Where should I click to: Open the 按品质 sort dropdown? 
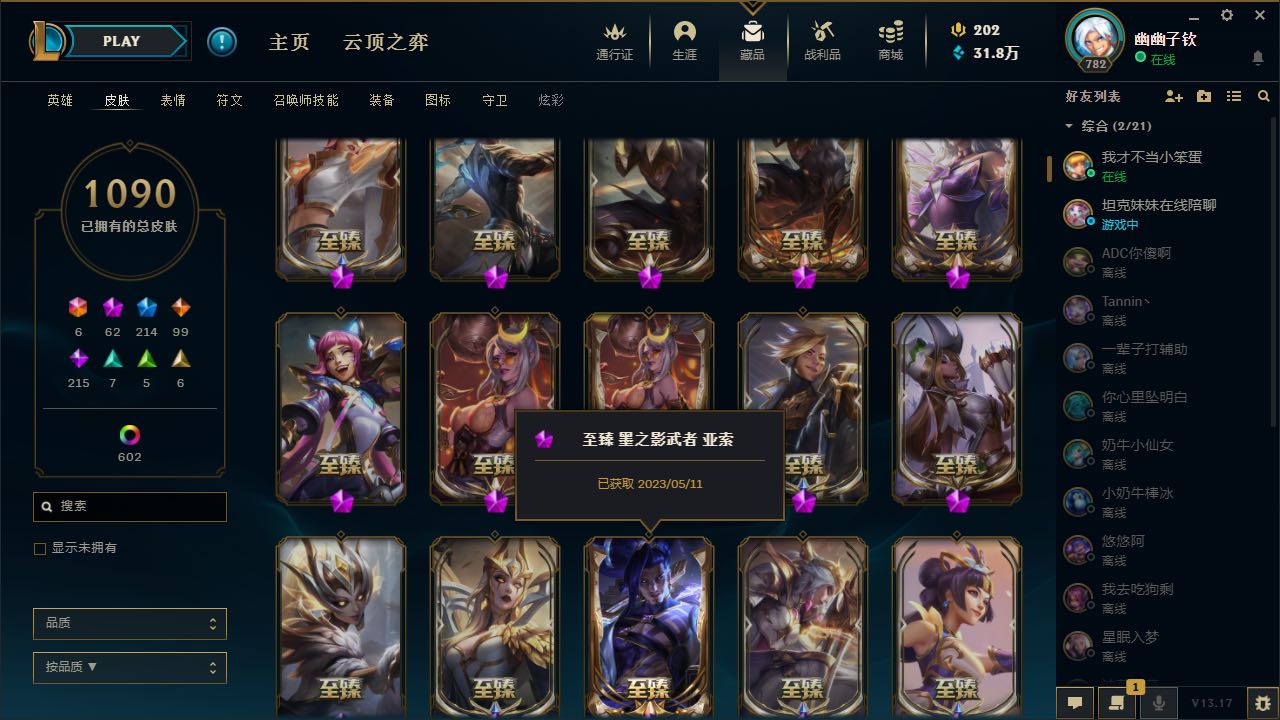click(129, 667)
